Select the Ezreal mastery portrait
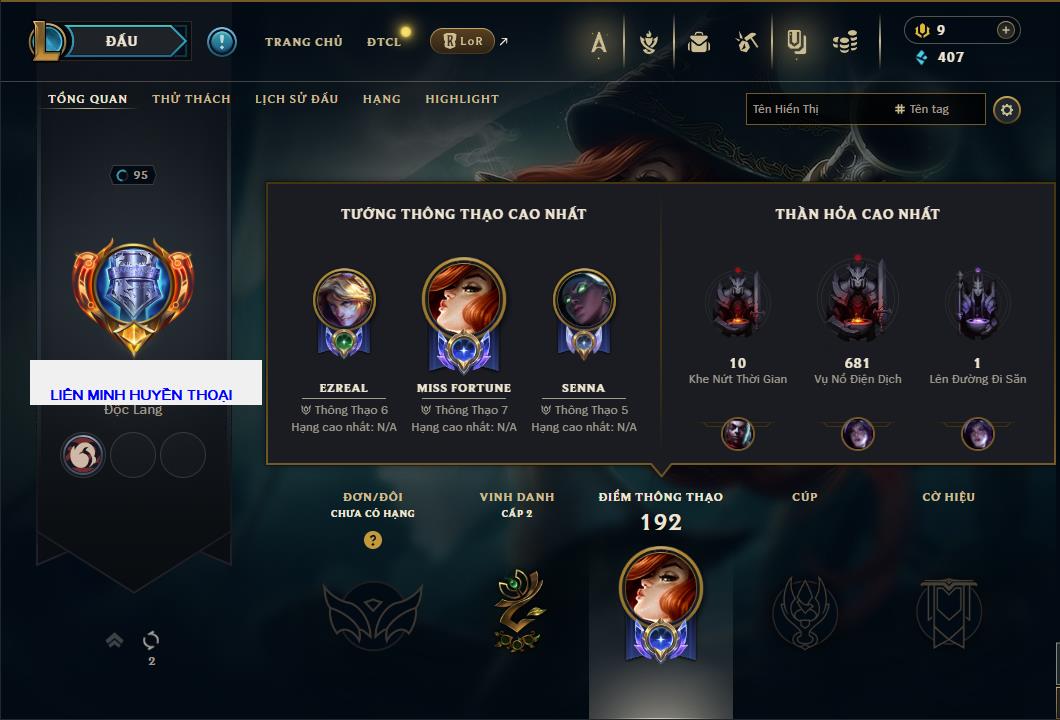 344,300
